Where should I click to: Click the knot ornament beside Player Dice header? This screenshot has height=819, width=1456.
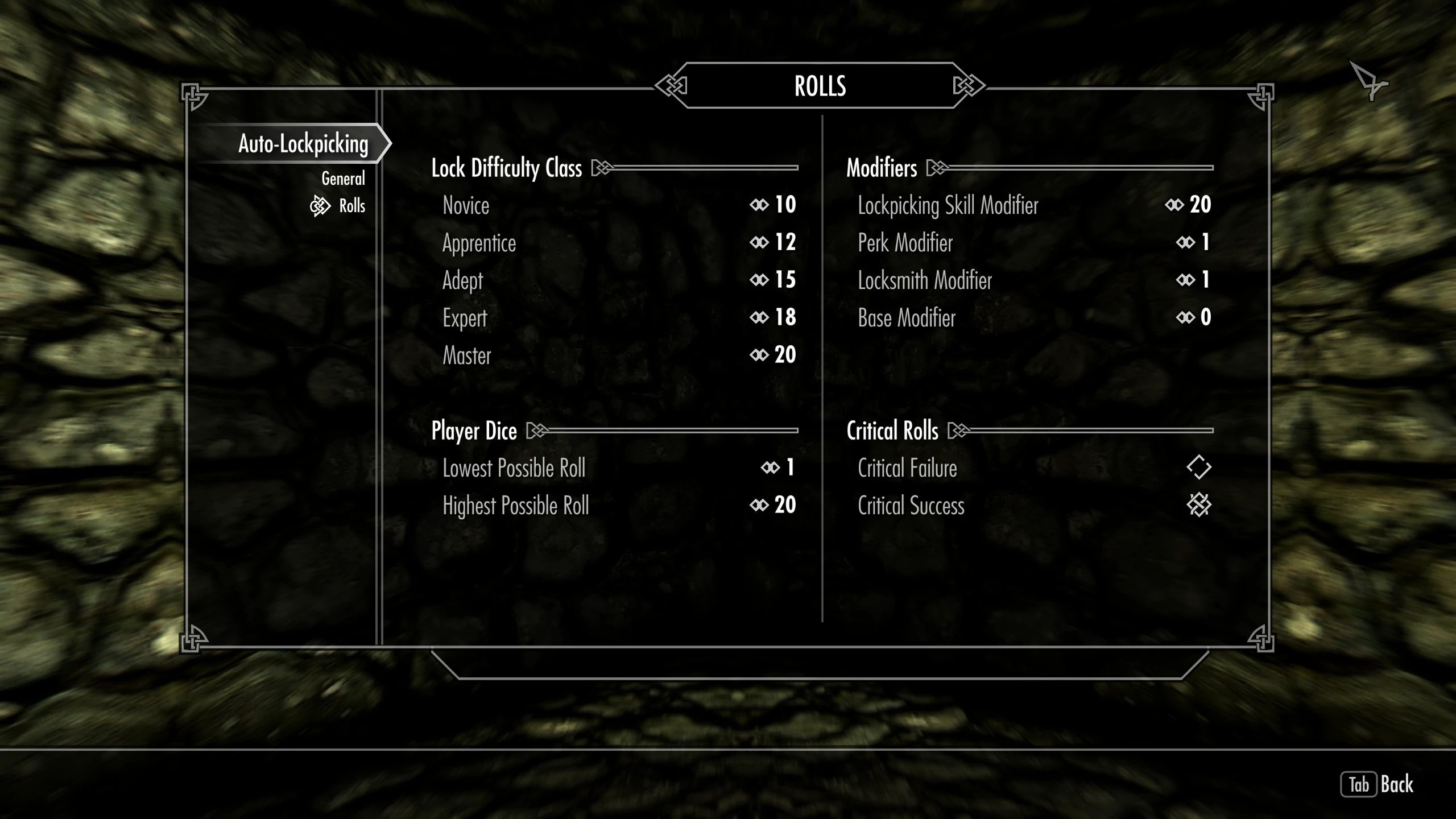537,431
